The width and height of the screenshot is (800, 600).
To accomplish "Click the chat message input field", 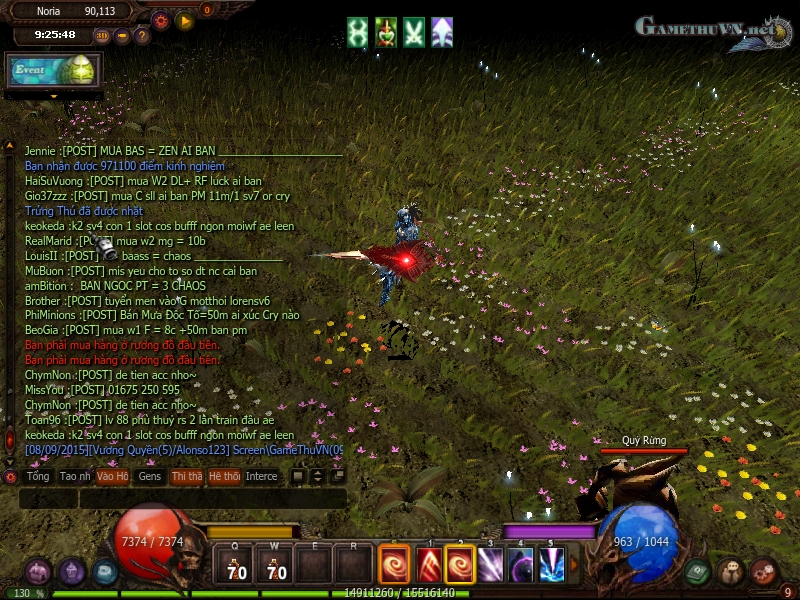I will [x=180, y=497].
